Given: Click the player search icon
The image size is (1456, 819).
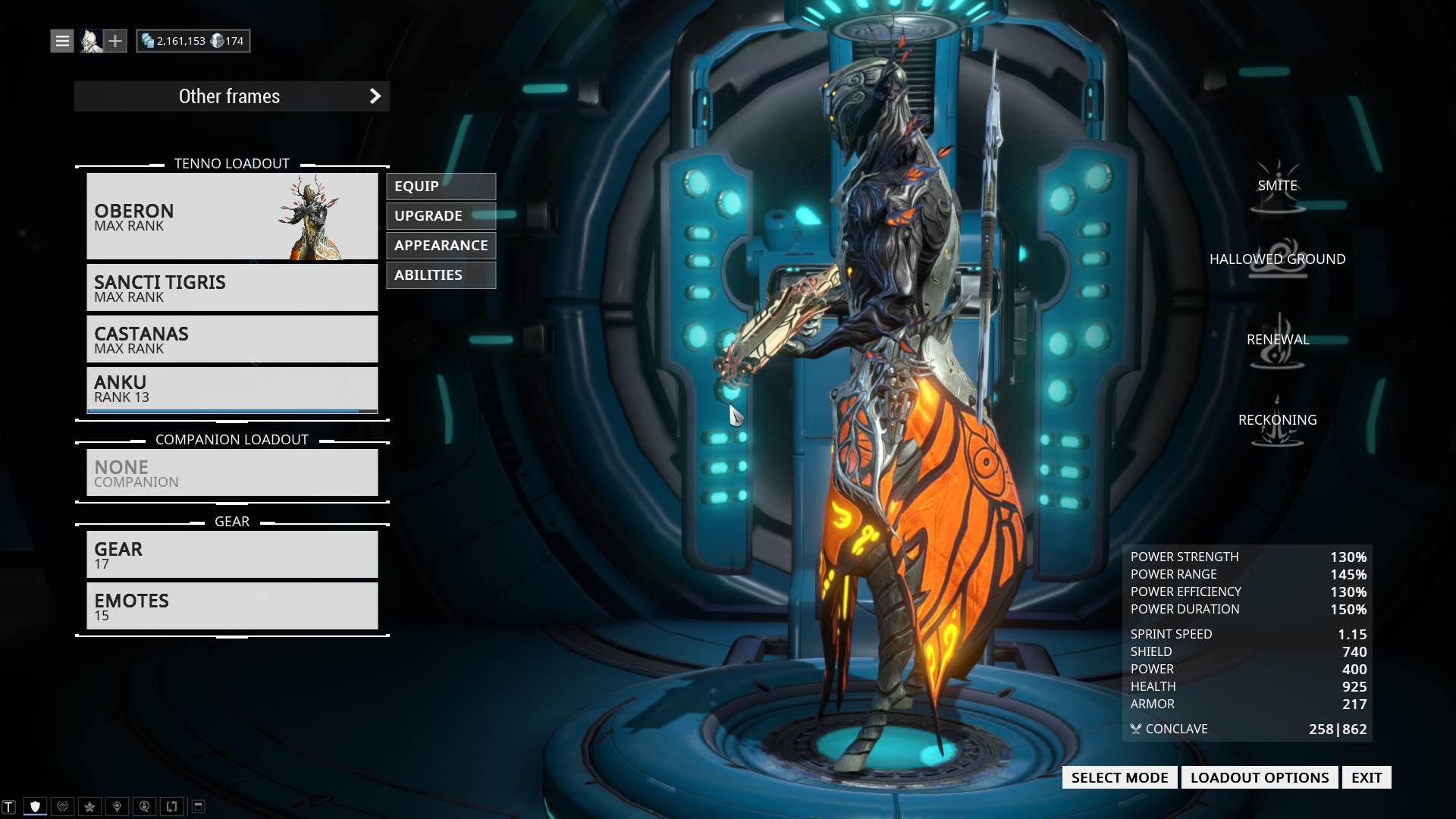Looking at the screenshot, I should [144, 806].
